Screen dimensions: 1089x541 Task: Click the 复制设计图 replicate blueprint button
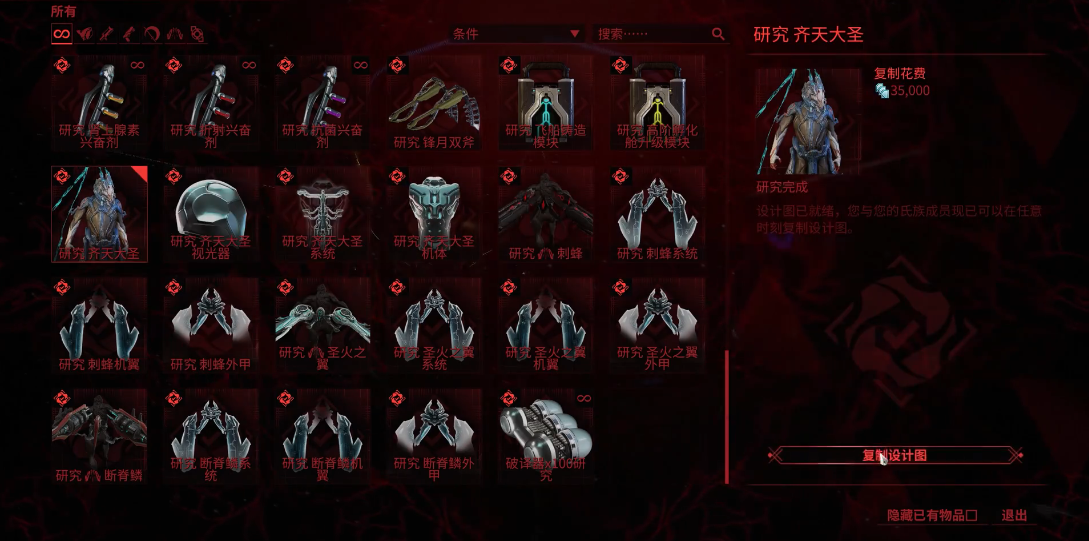[895, 455]
